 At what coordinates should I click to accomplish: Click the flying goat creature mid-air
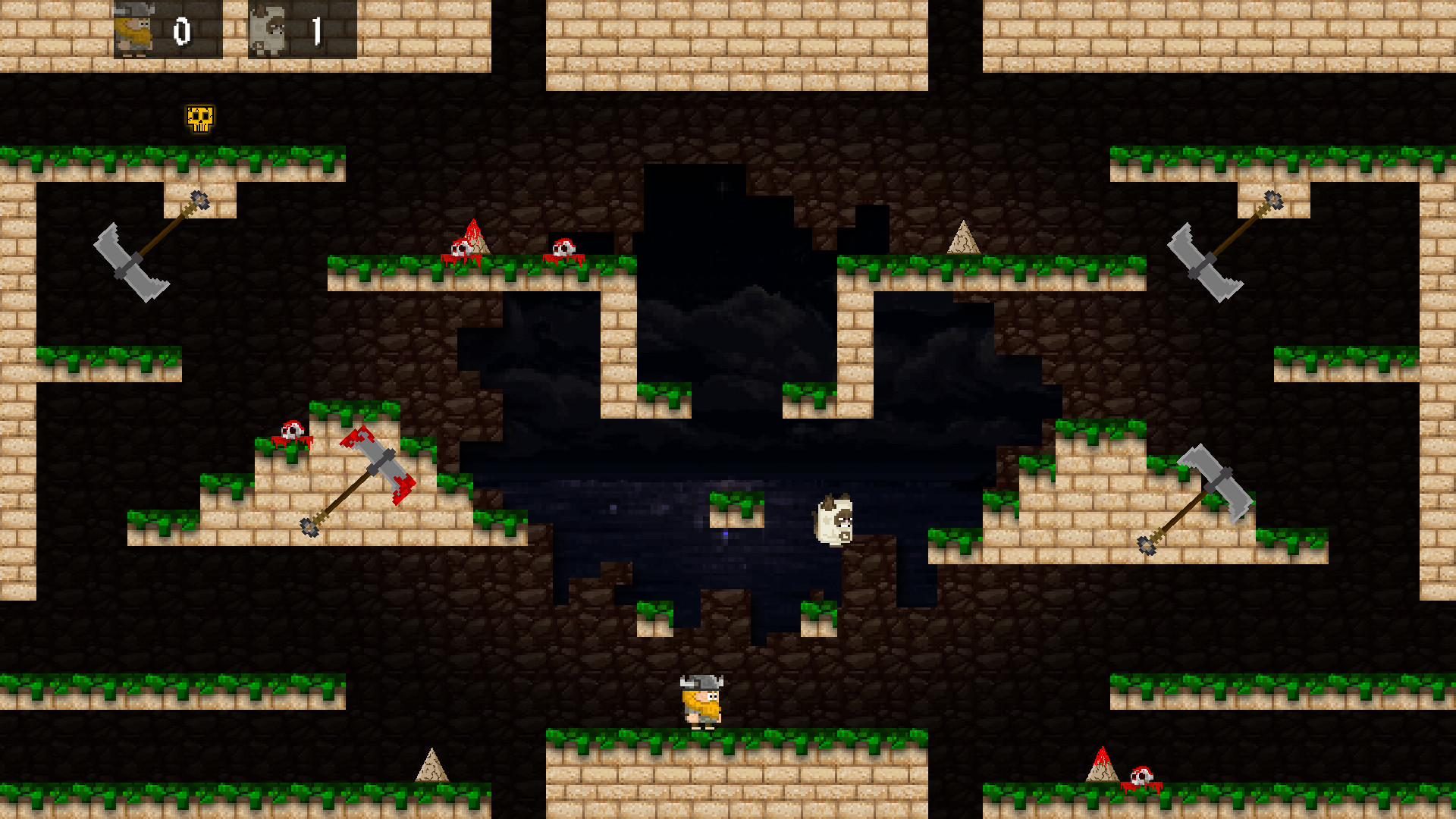click(x=836, y=519)
